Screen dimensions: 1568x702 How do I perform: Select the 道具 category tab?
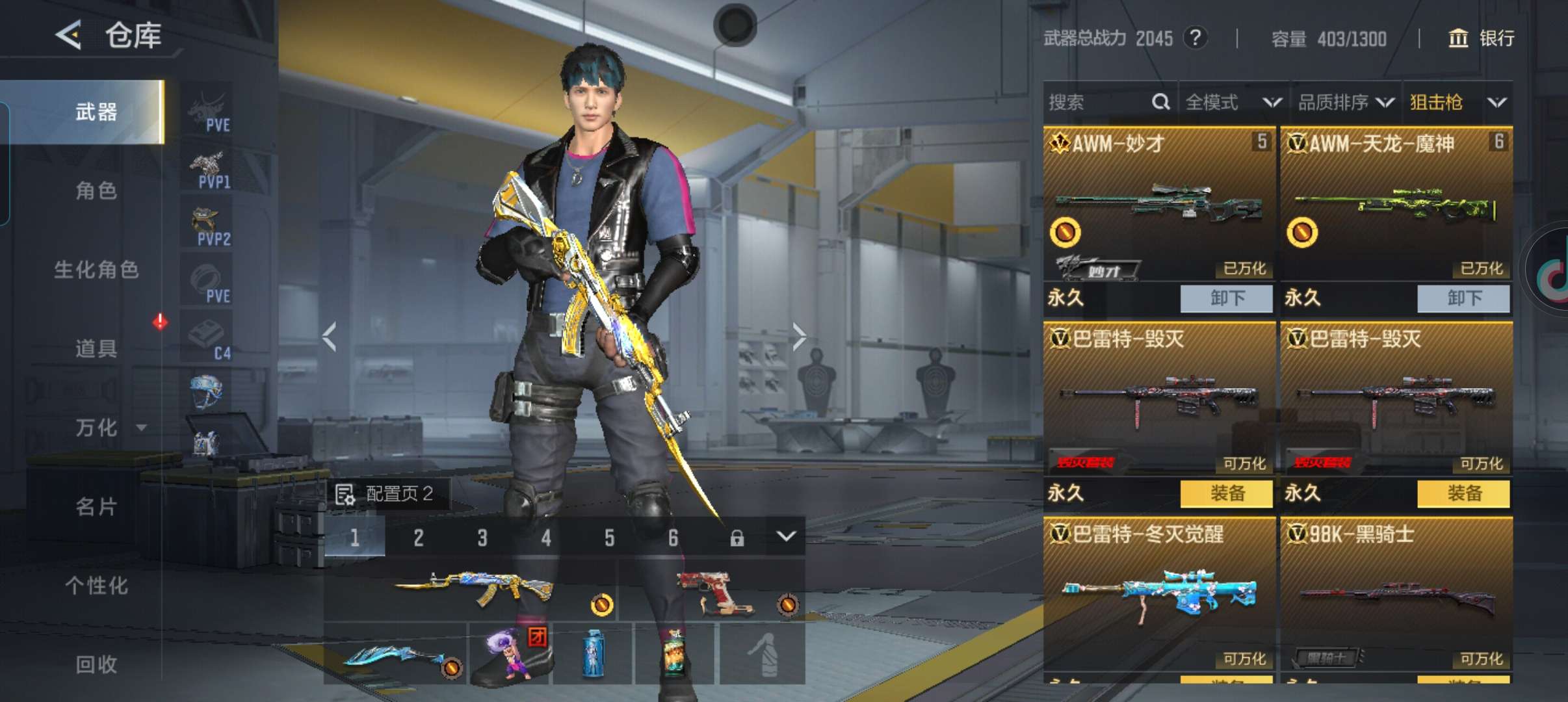click(x=96, y=348)
